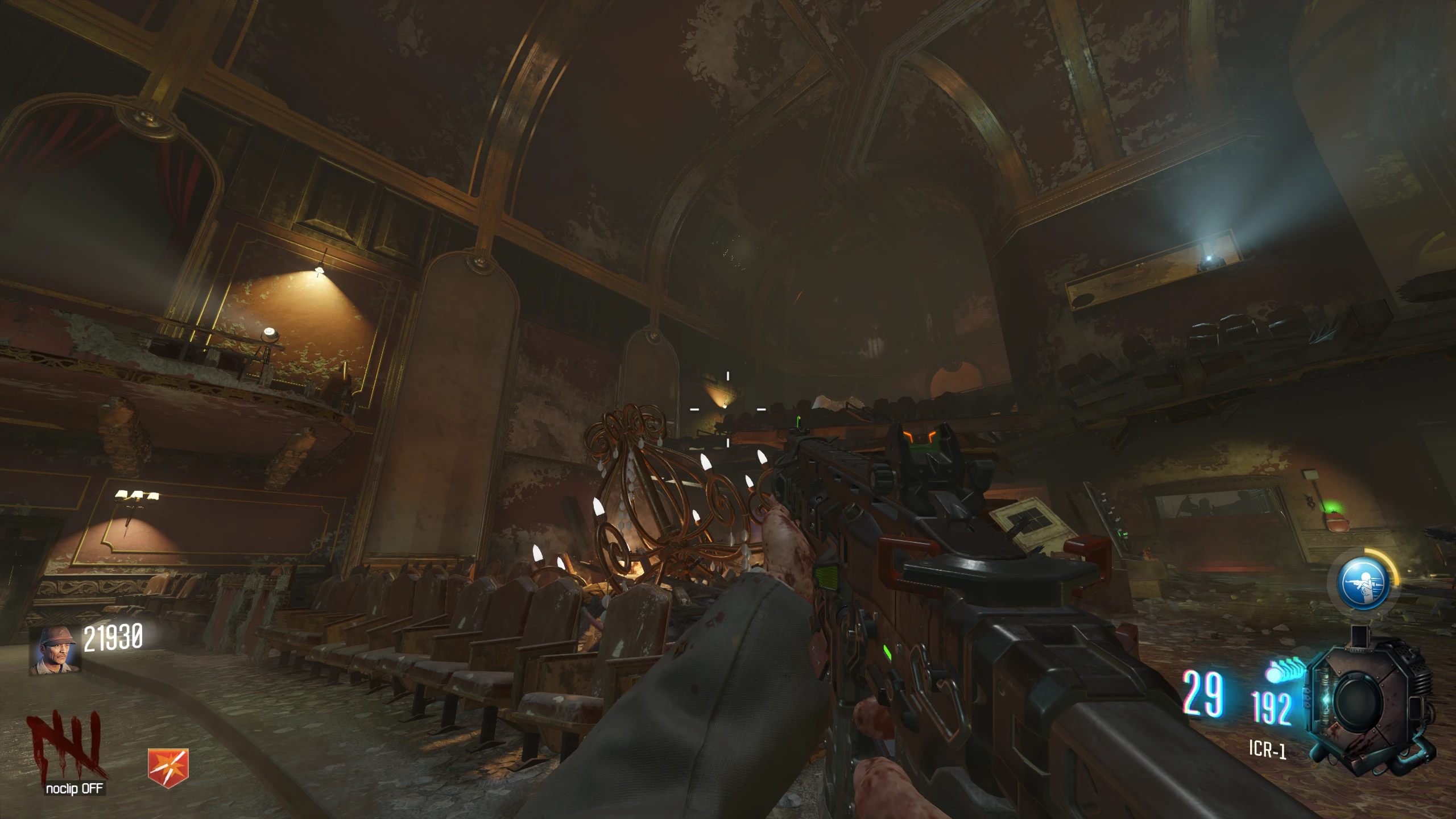This screenshot has height=819, width=1456.
Task: Click the ICR-1 weapon name label
Action: (1267, 749)
